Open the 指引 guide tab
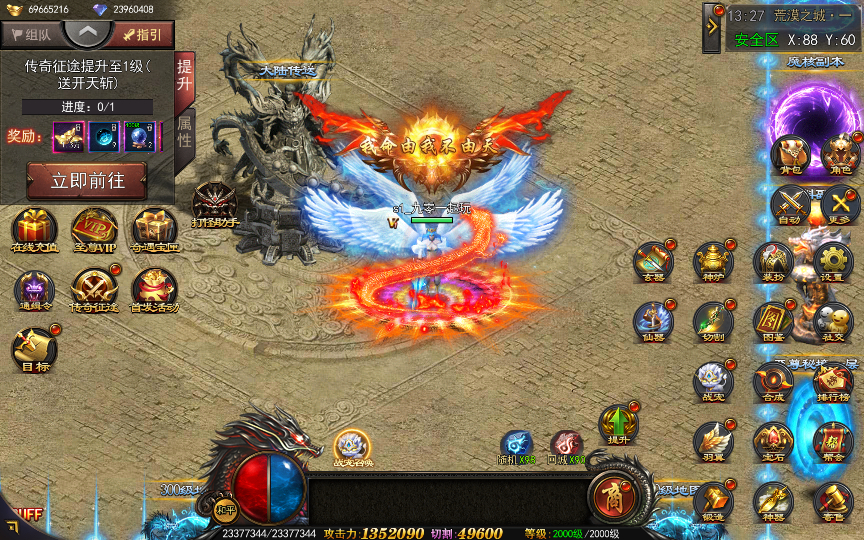 click(x=142, y=34)
